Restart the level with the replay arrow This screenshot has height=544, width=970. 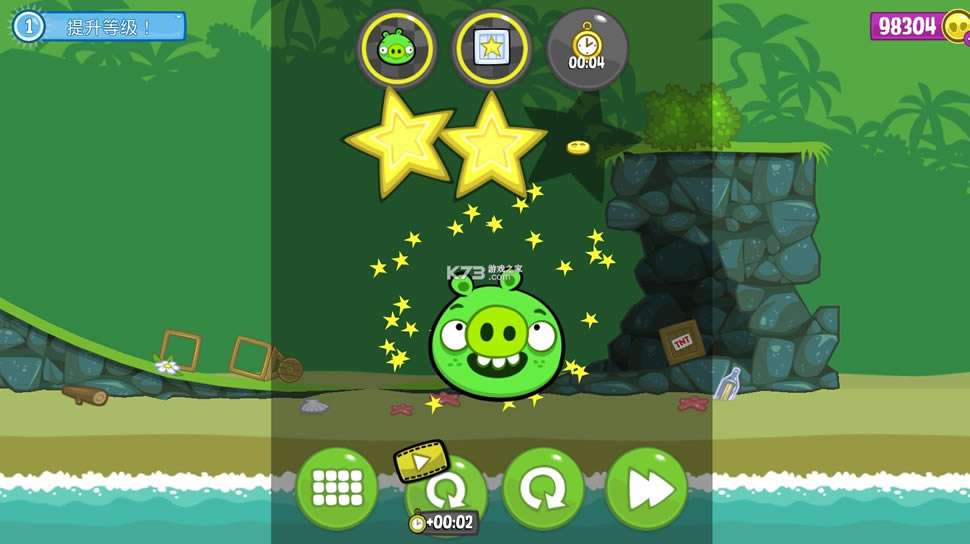[543, 488]
